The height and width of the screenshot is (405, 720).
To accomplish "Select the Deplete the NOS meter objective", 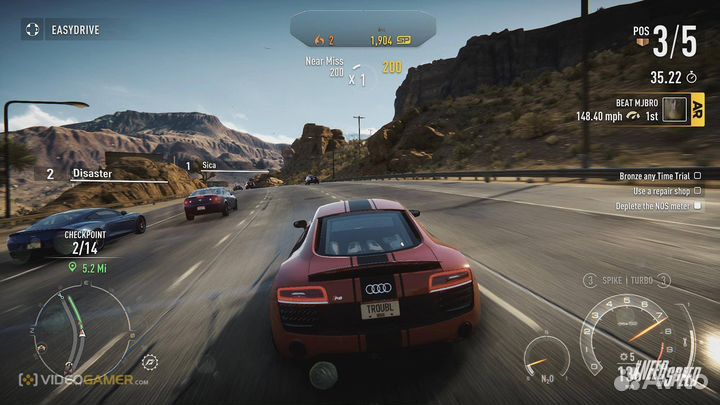I will pos(659,206).
